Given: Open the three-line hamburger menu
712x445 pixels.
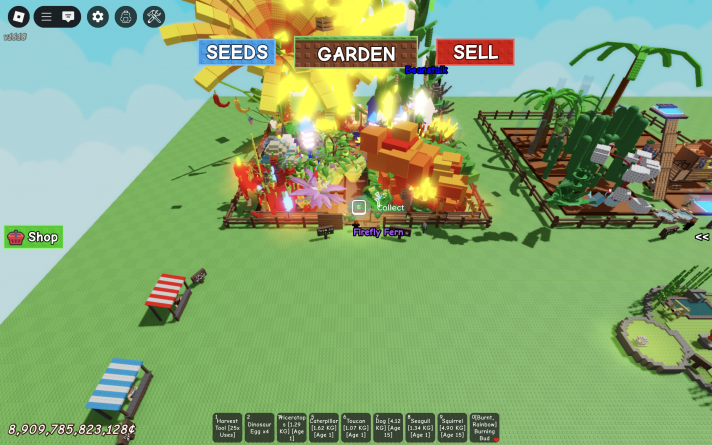Looking at the screenshot, I should coord(46,17).
